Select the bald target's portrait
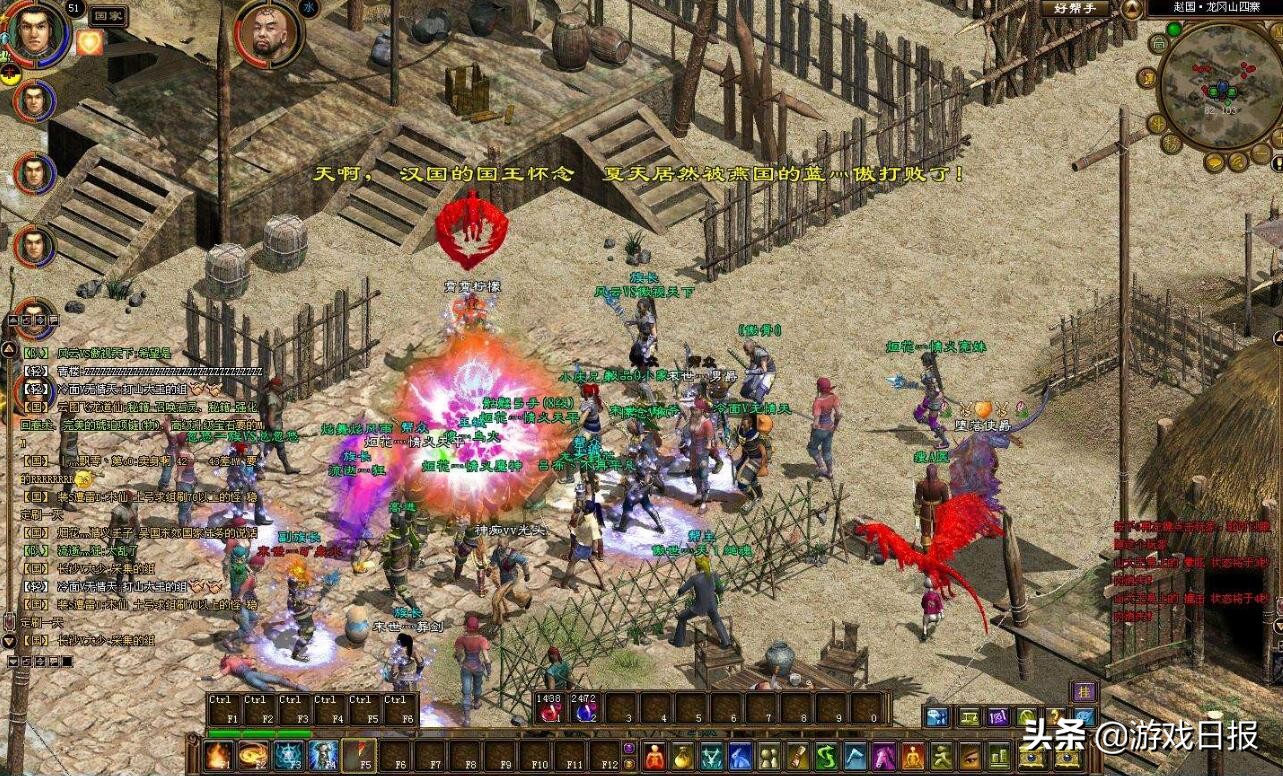 pos(267,34)
